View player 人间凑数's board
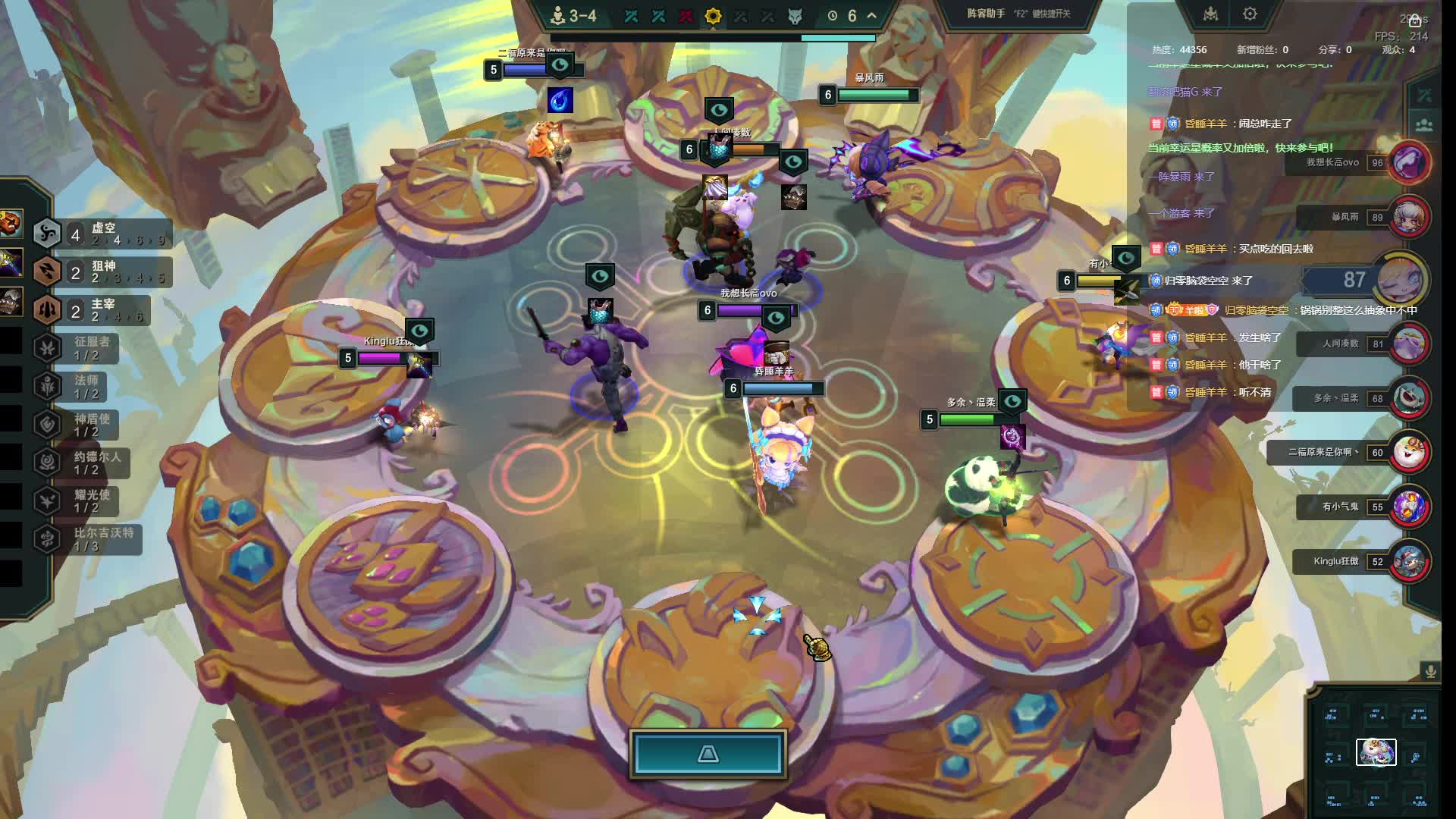 1408,344
